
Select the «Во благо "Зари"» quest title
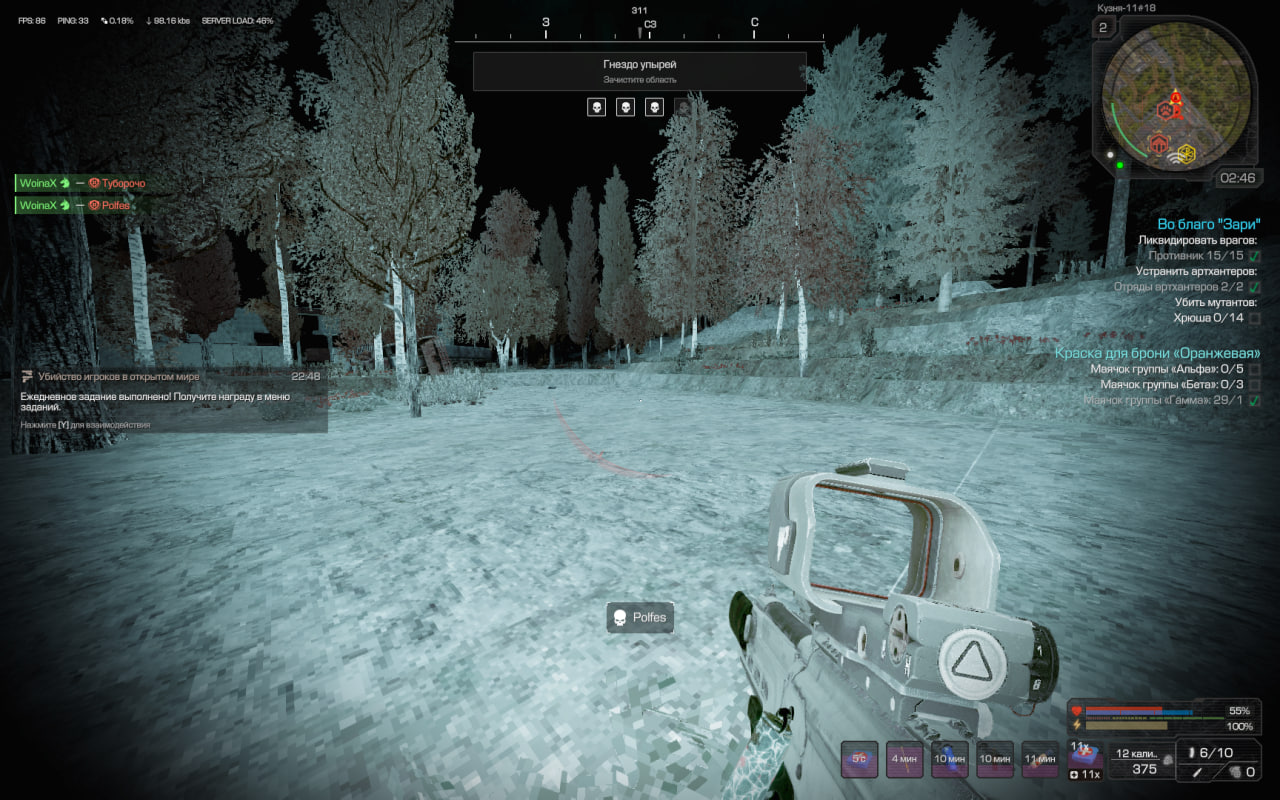pyautogui.click(x=1208, y=224)
